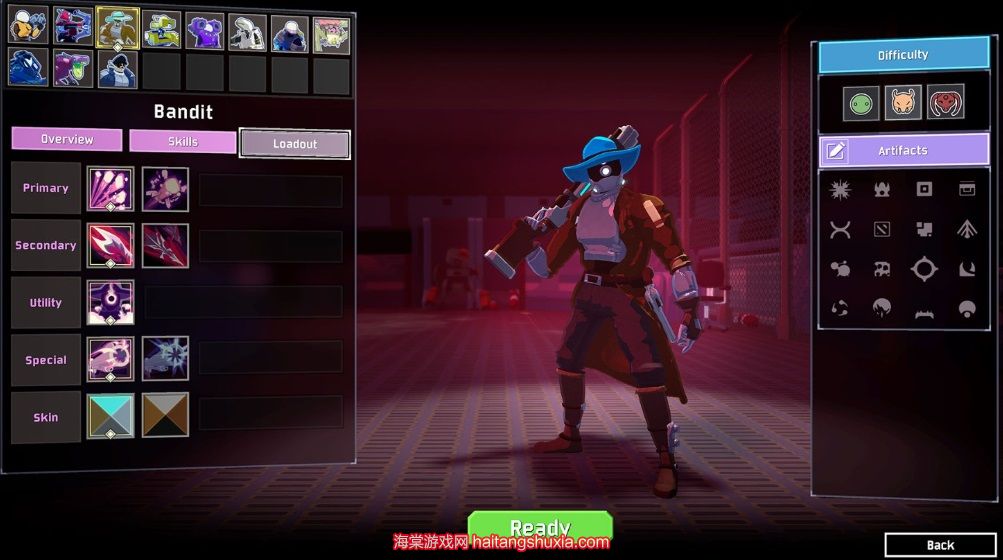Select the green Drizzle difficulty
Viewport: 1003px width, 560px height.
tap(860, 102)
